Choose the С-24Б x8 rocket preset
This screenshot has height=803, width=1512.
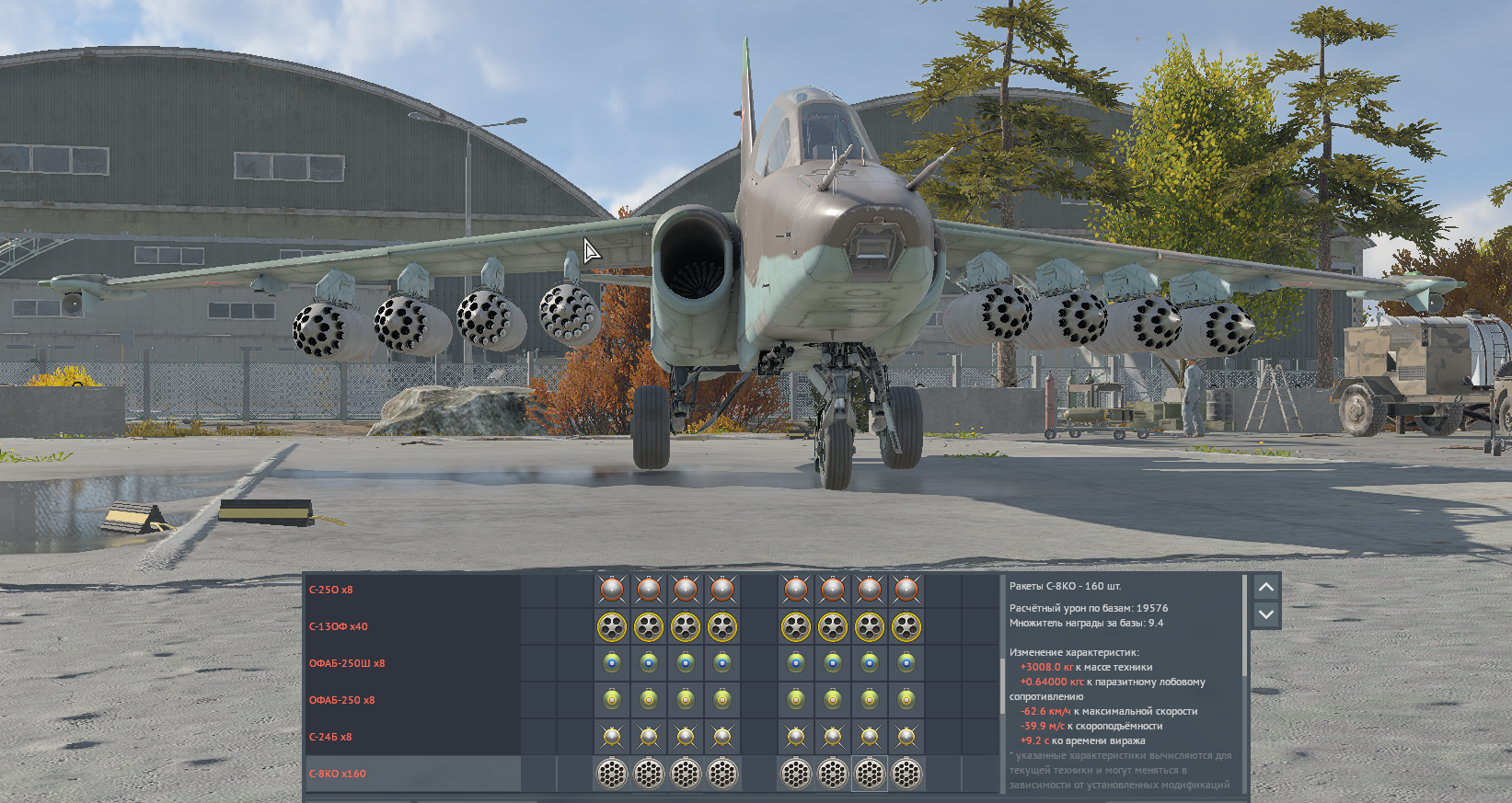point(330,737)
